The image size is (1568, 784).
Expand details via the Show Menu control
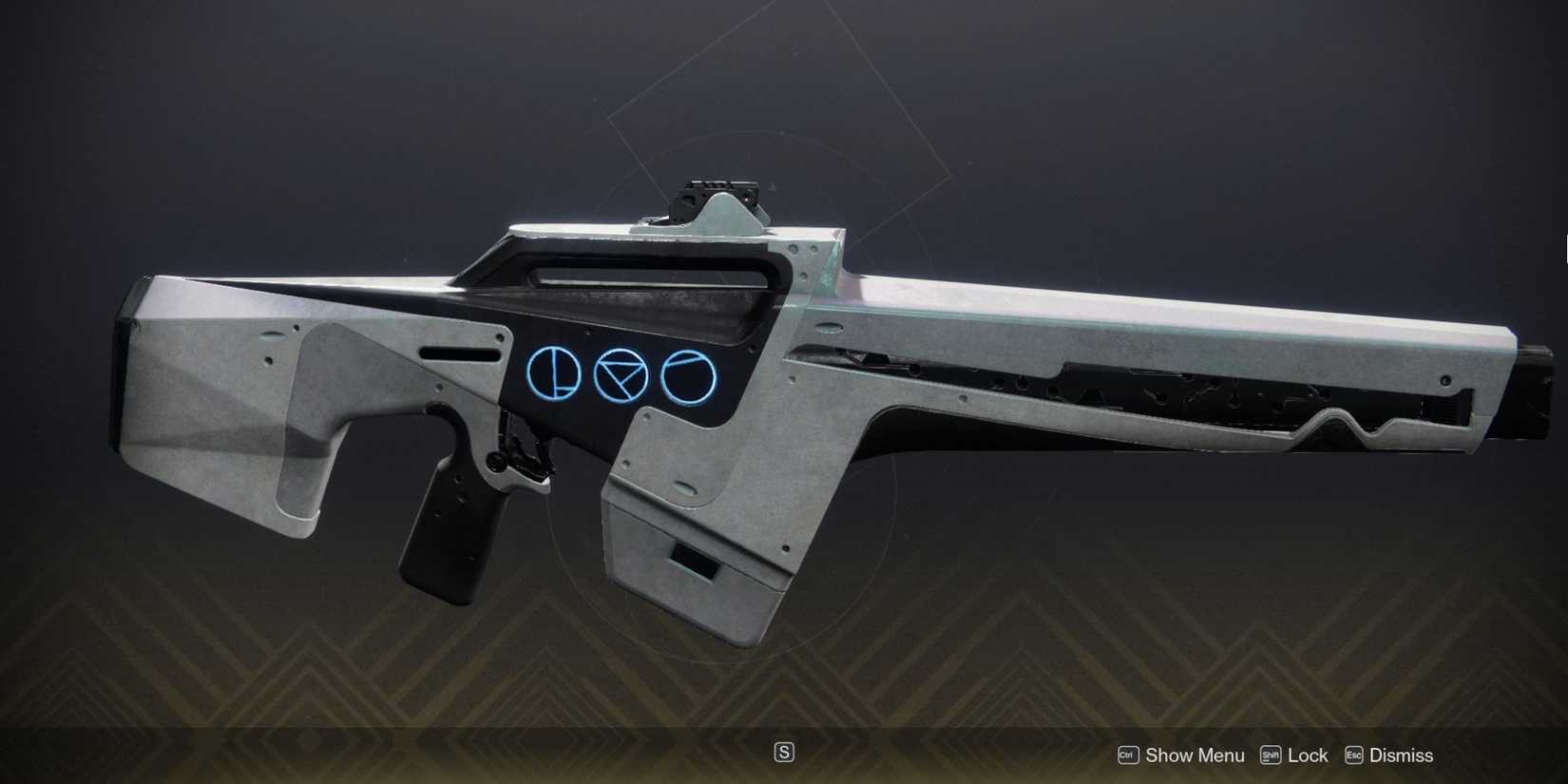coord(1195,755)
